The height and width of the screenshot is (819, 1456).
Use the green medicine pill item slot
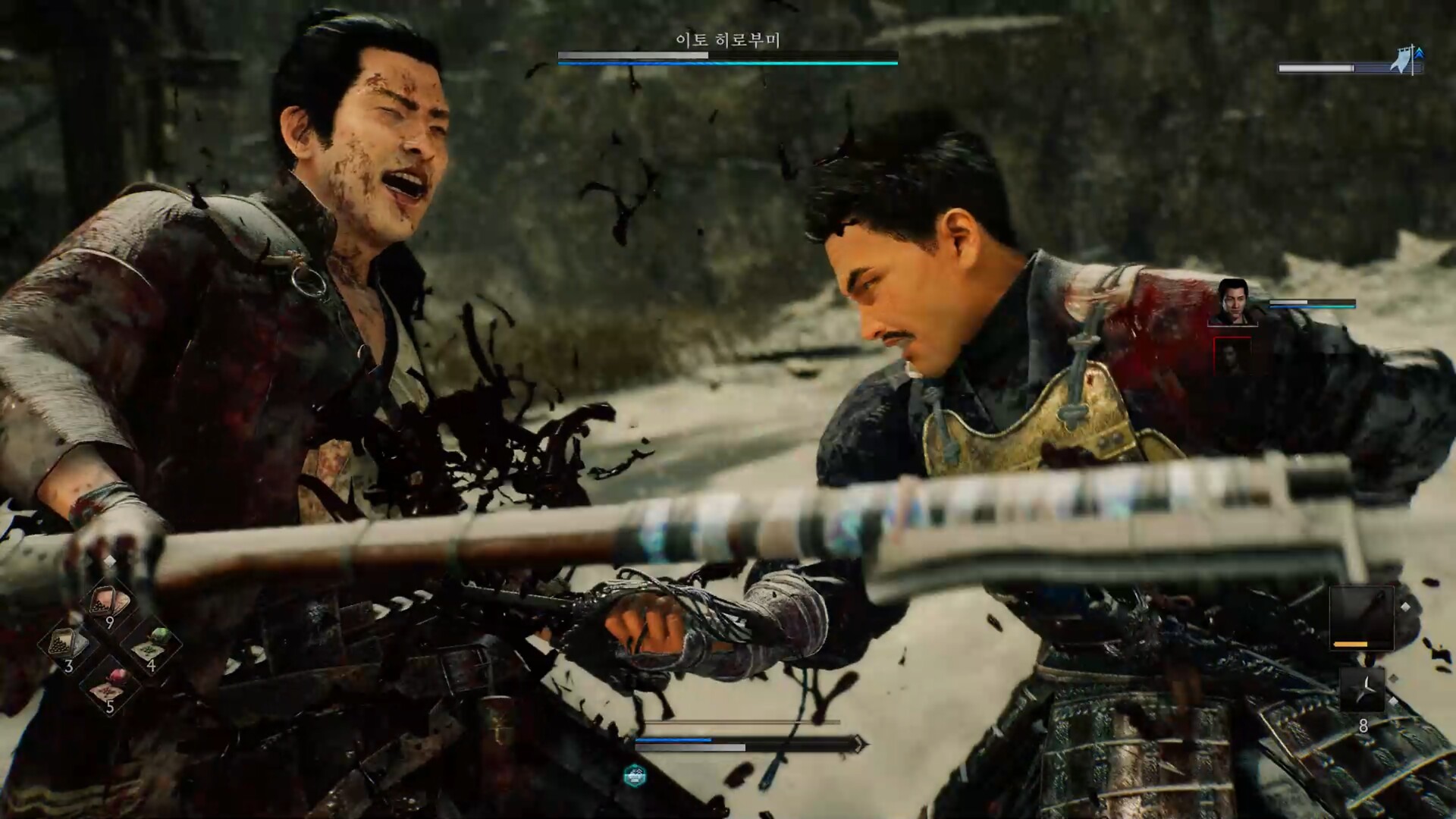pos(151,647)
